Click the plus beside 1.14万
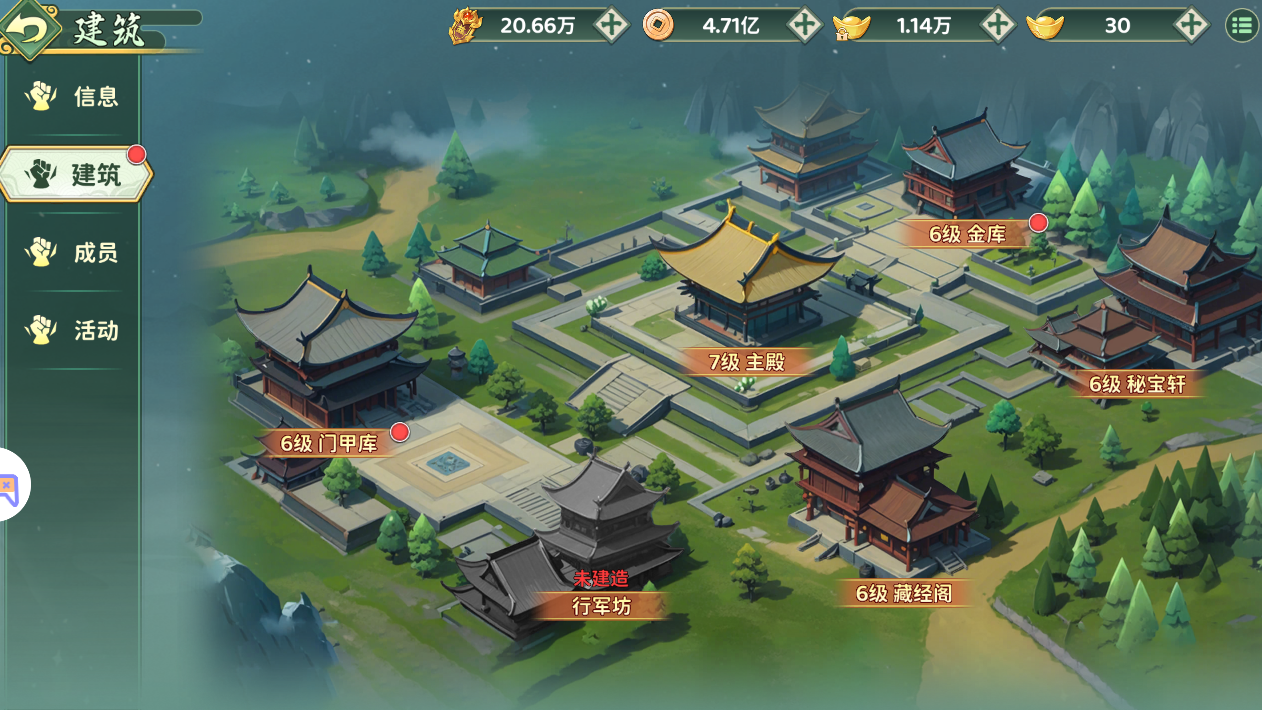The image size is (1262, 710). tap(998, 25)
